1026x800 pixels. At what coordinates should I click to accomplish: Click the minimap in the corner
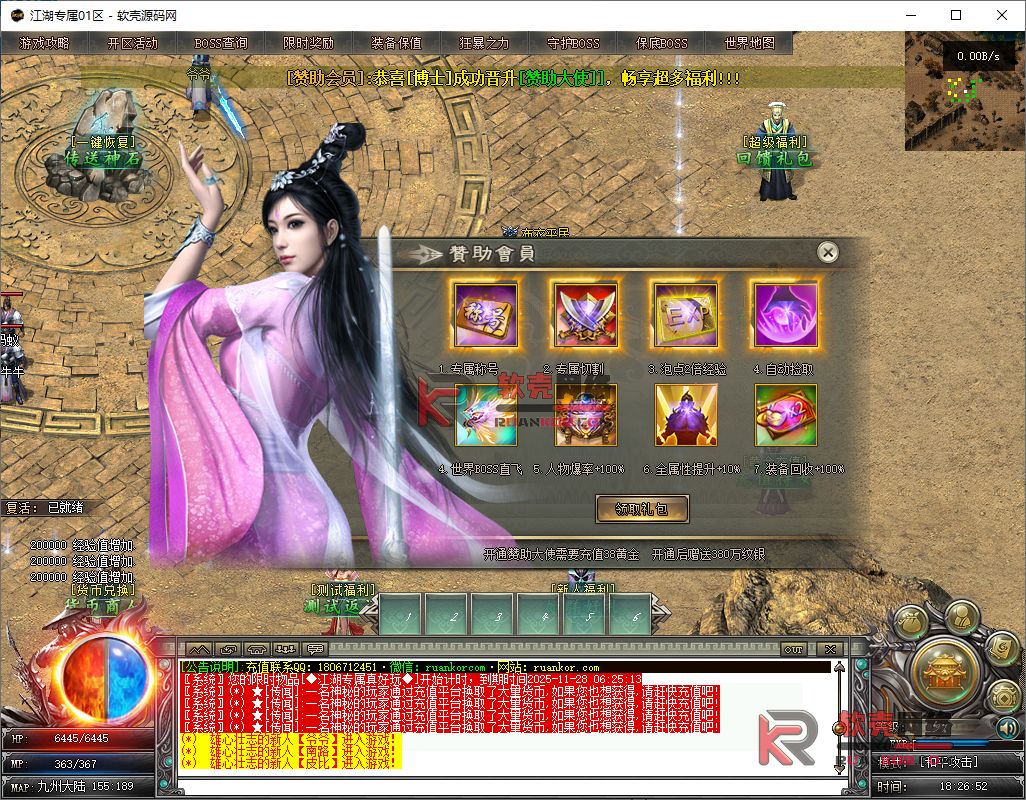[964, 92]
